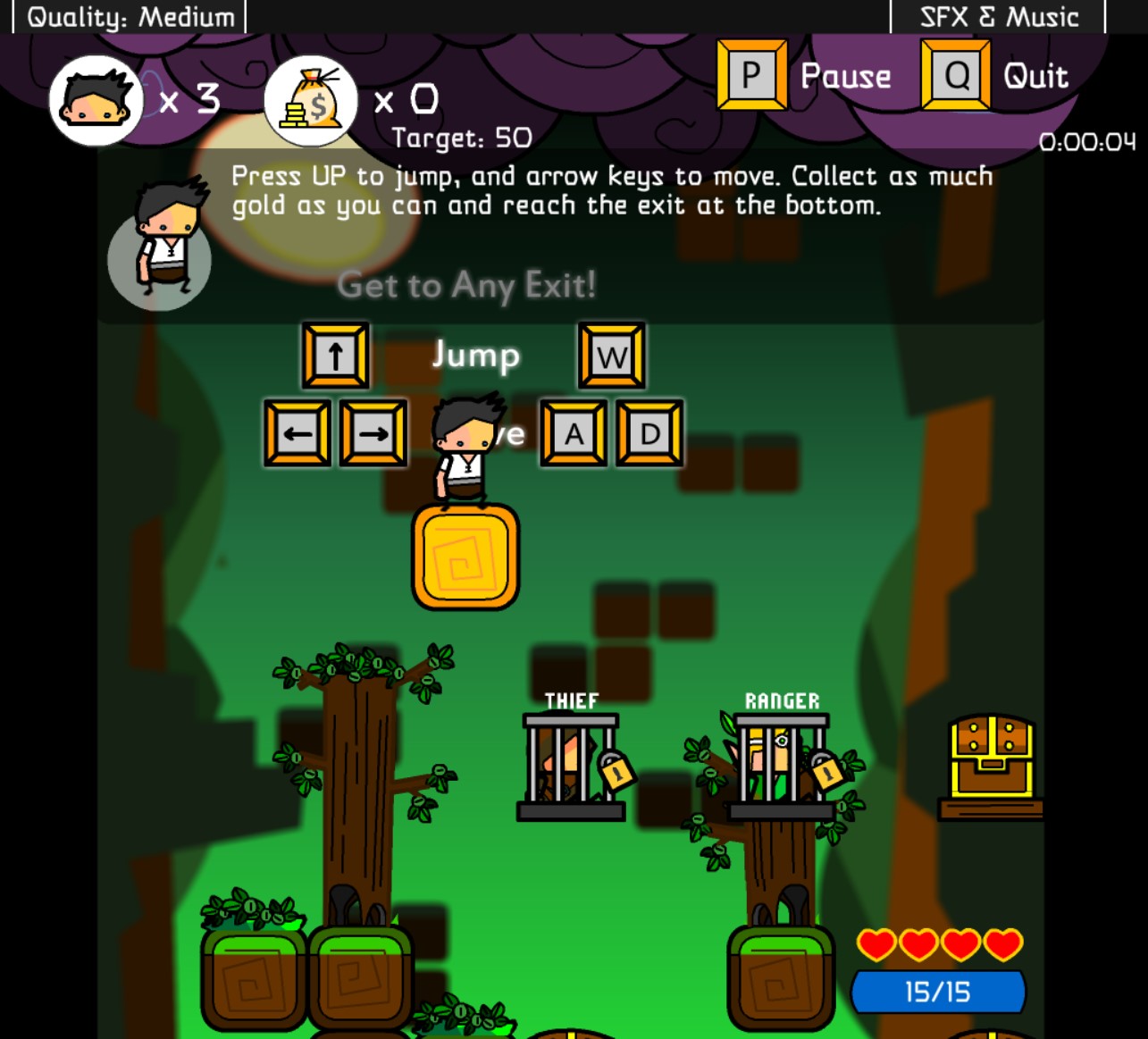This screenshot has width=1148, height=1039.
Task: Toggle SFX & Music on or off
Action: point(998,15)
